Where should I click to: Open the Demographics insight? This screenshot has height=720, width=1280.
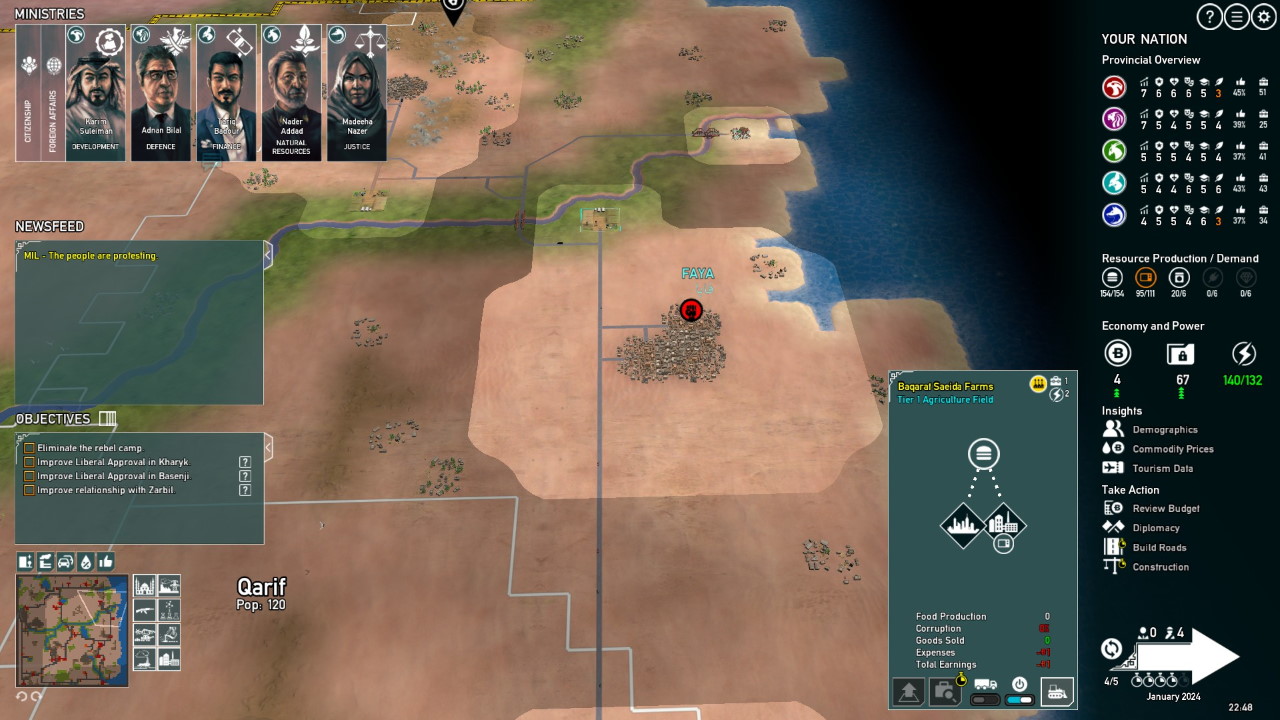coord(1164,430)
